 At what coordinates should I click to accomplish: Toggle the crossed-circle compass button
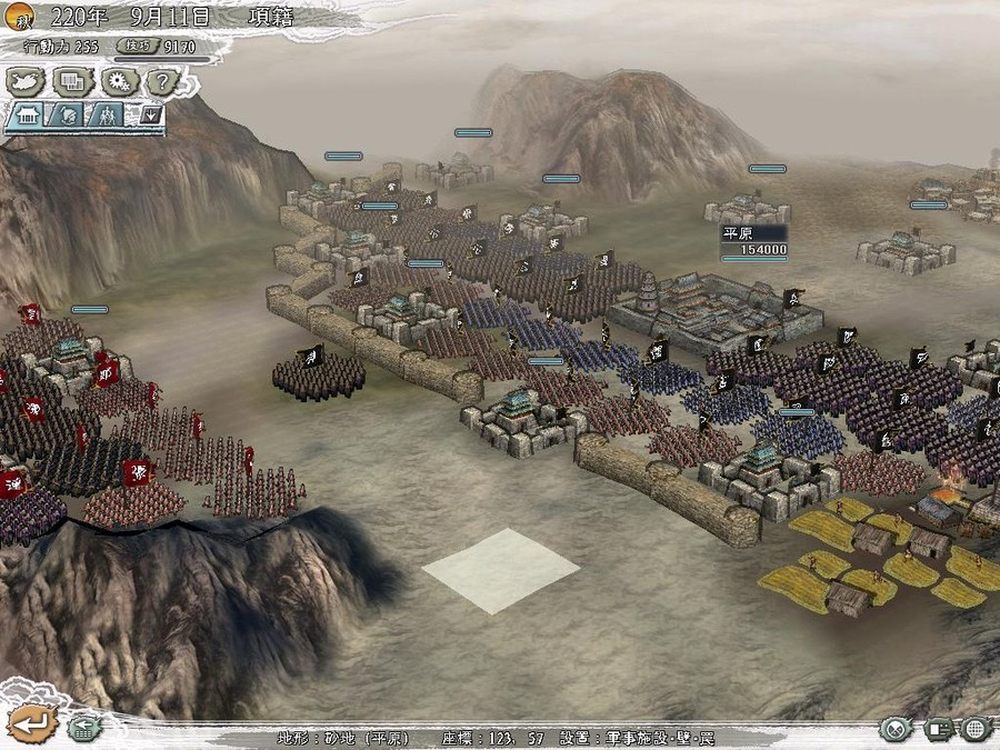(x=896, y=729)
